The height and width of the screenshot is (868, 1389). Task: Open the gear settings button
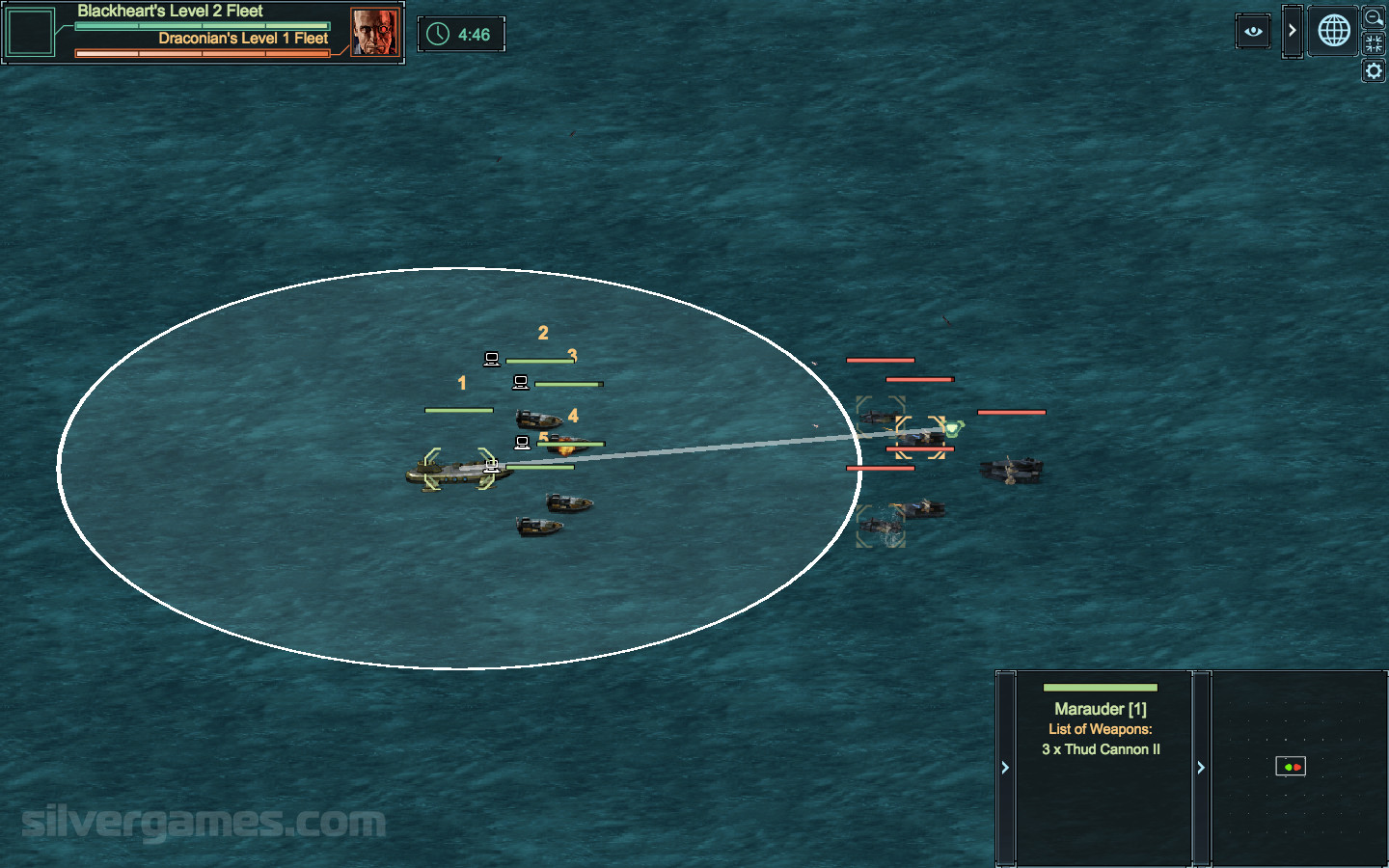[1374, 70]
